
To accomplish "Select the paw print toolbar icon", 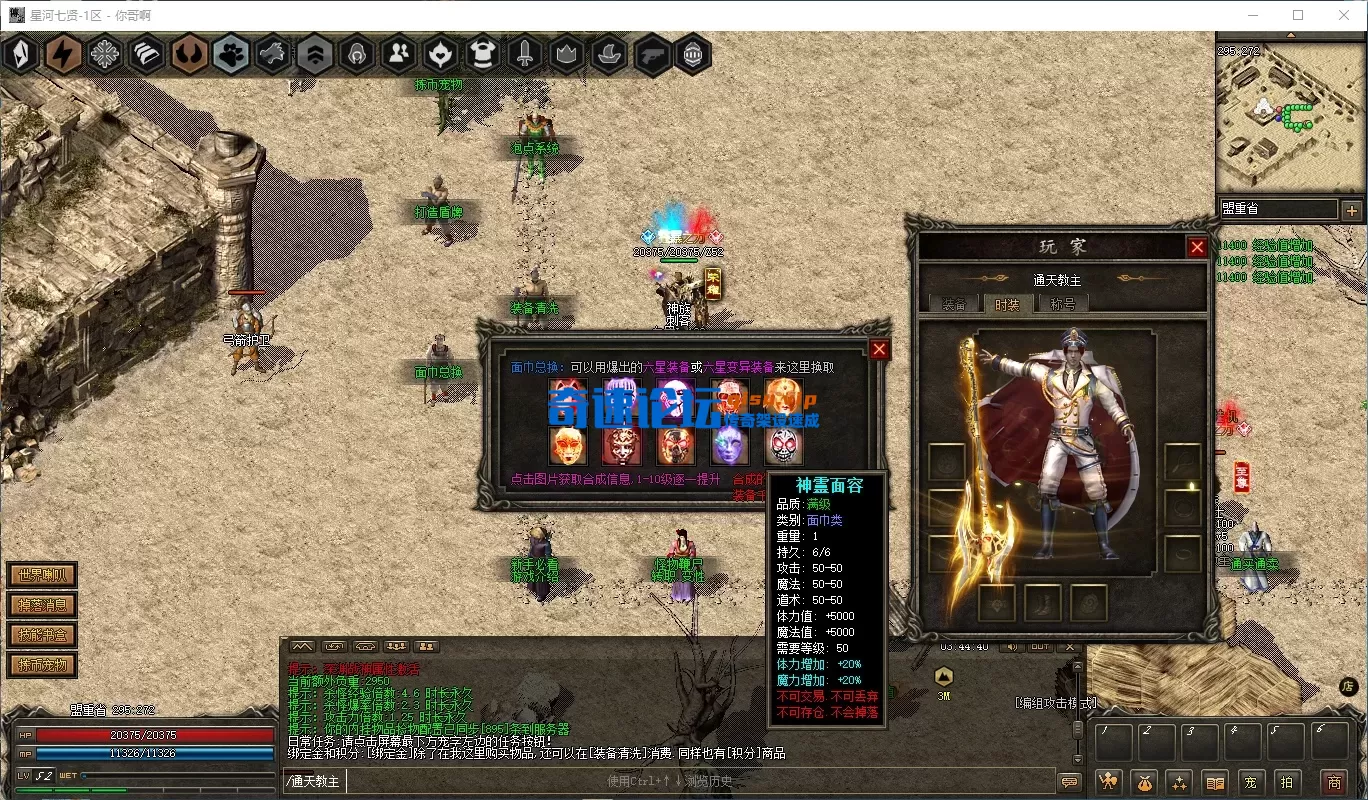I will [x=231, y=54].
